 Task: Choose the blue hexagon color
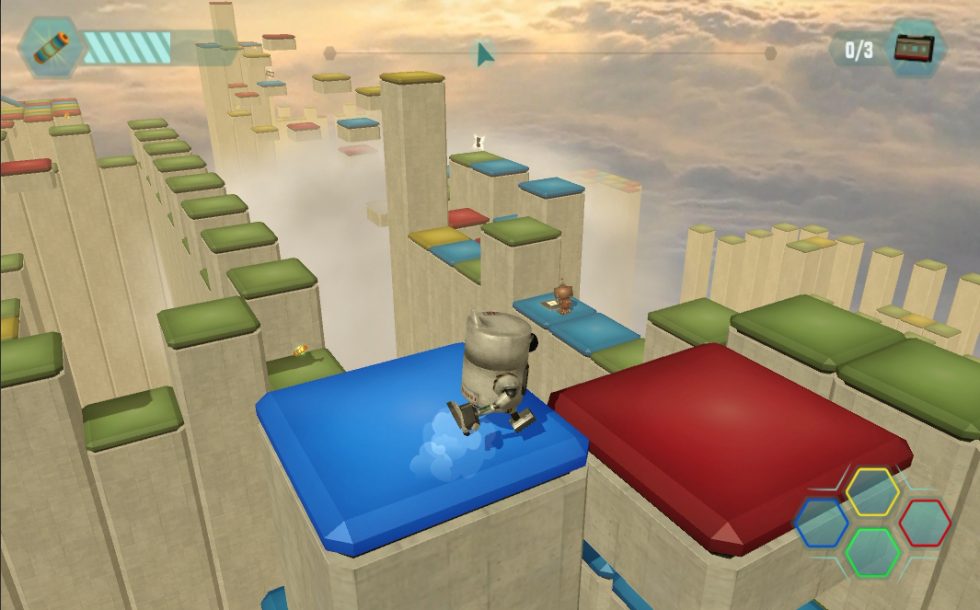822,522
